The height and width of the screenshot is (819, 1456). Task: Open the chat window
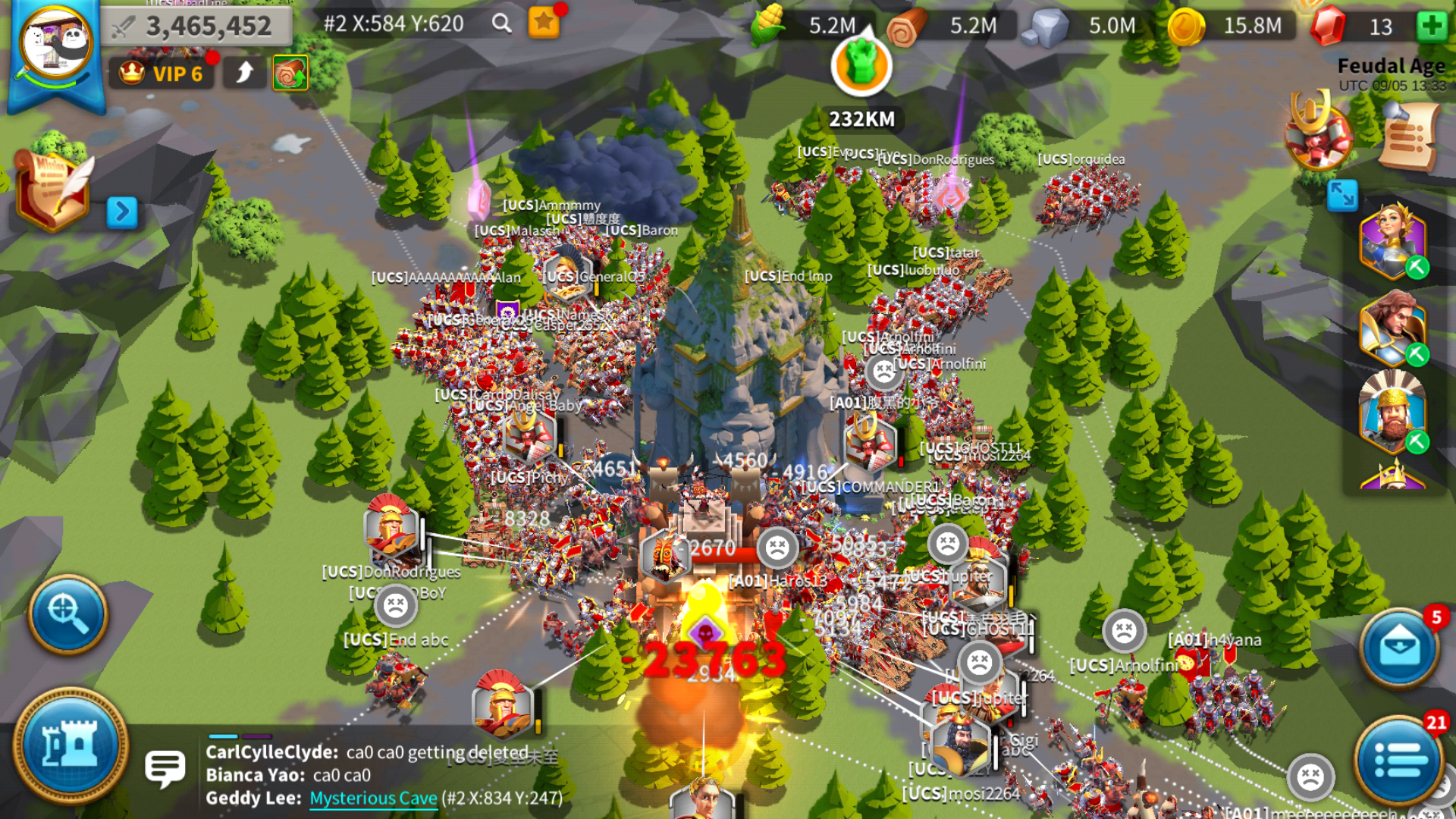(165, 768)
